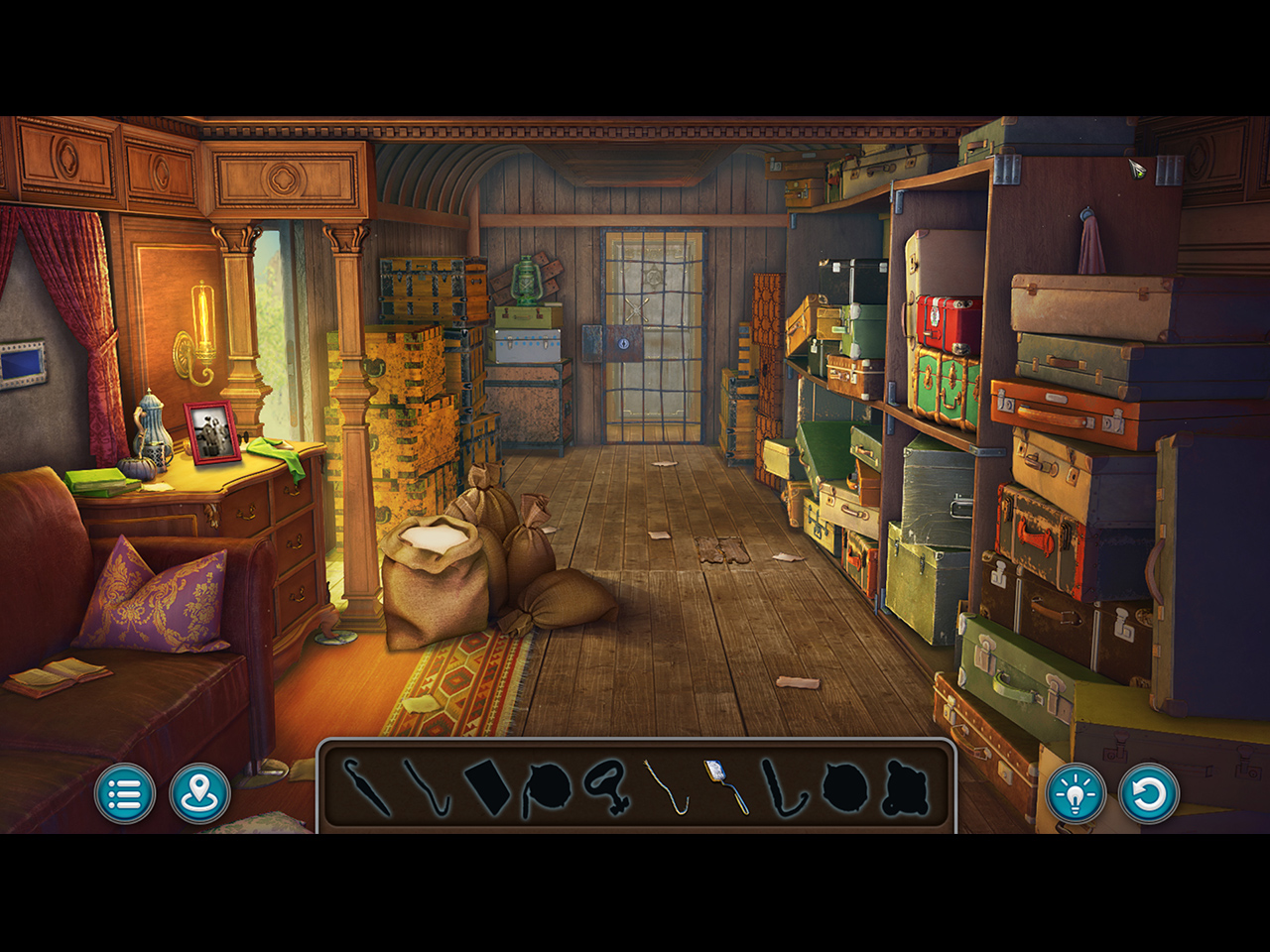Select the dark rectangular card silhouette
Viewport: 1270px width, 952px height.
pyautogui.click(x=487, y=787)
